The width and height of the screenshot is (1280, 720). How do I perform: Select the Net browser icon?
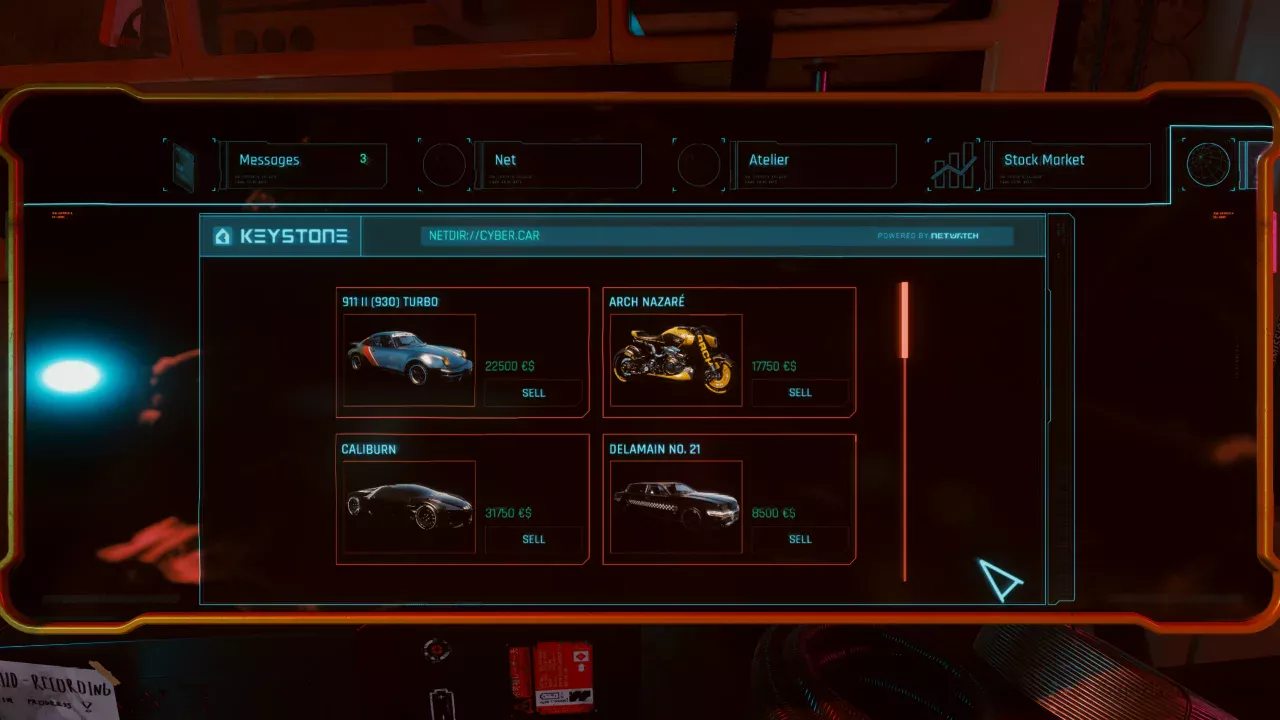tap(445, 164)
